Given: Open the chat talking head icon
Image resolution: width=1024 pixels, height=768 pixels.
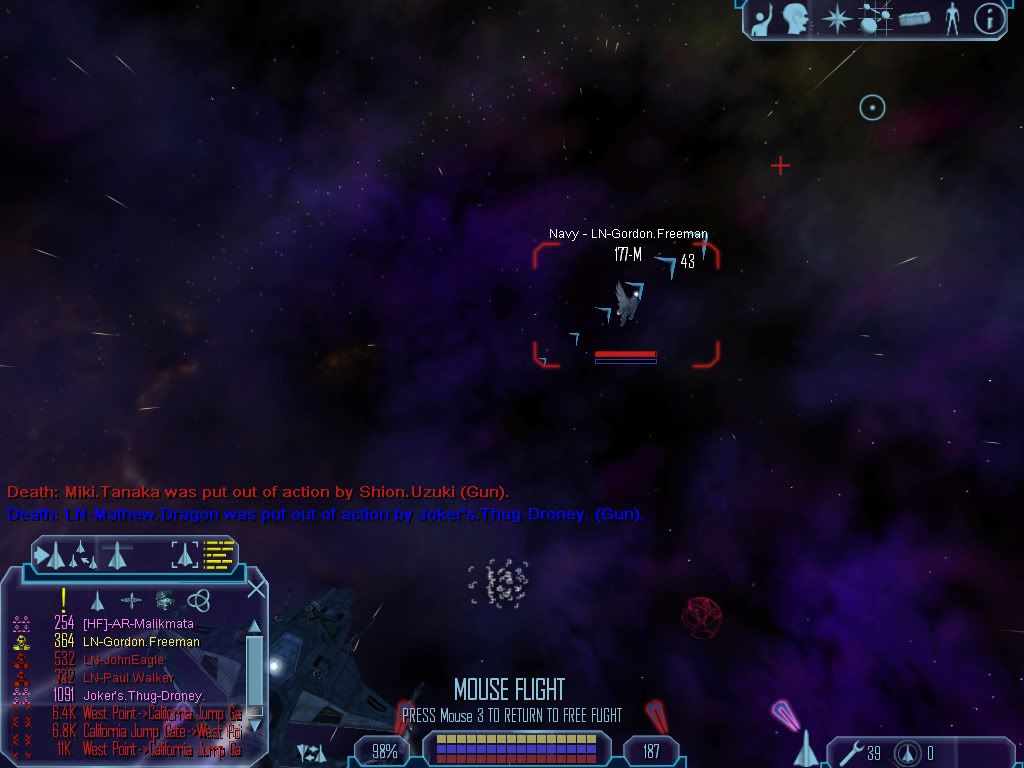Looking at the screenshot, I should (x=797, y=18).
